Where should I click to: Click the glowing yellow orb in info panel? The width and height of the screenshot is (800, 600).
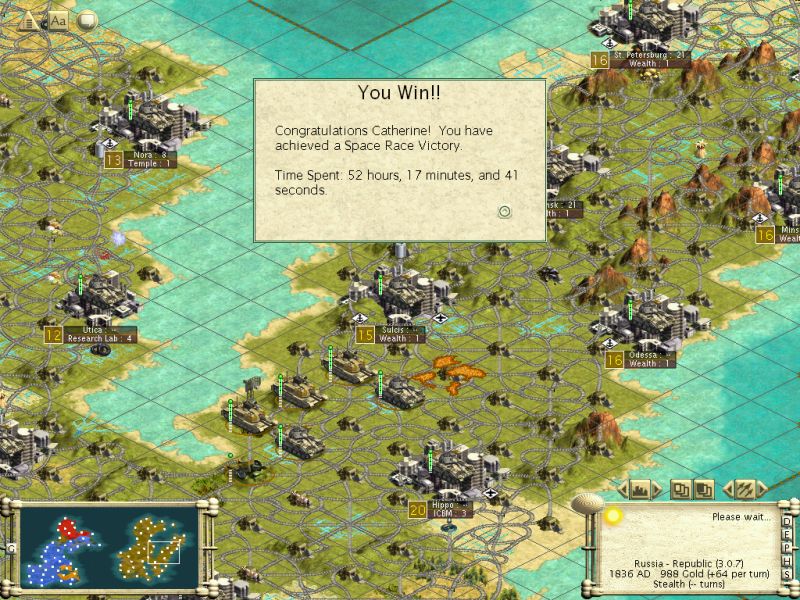(x=613, y=515)
